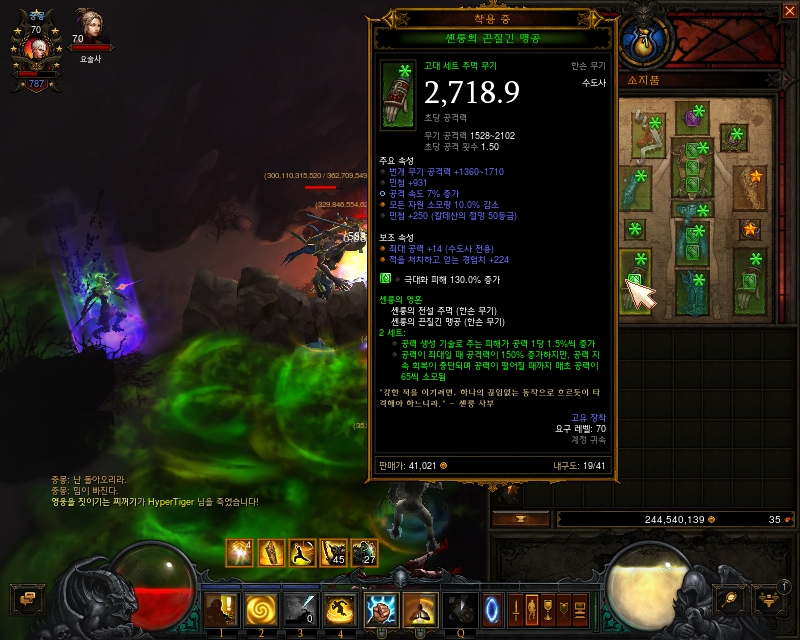Activate the golden spiral skill in slot 2
The height and width of the screenshot is (640, 800).
click(x=261, y=609)
